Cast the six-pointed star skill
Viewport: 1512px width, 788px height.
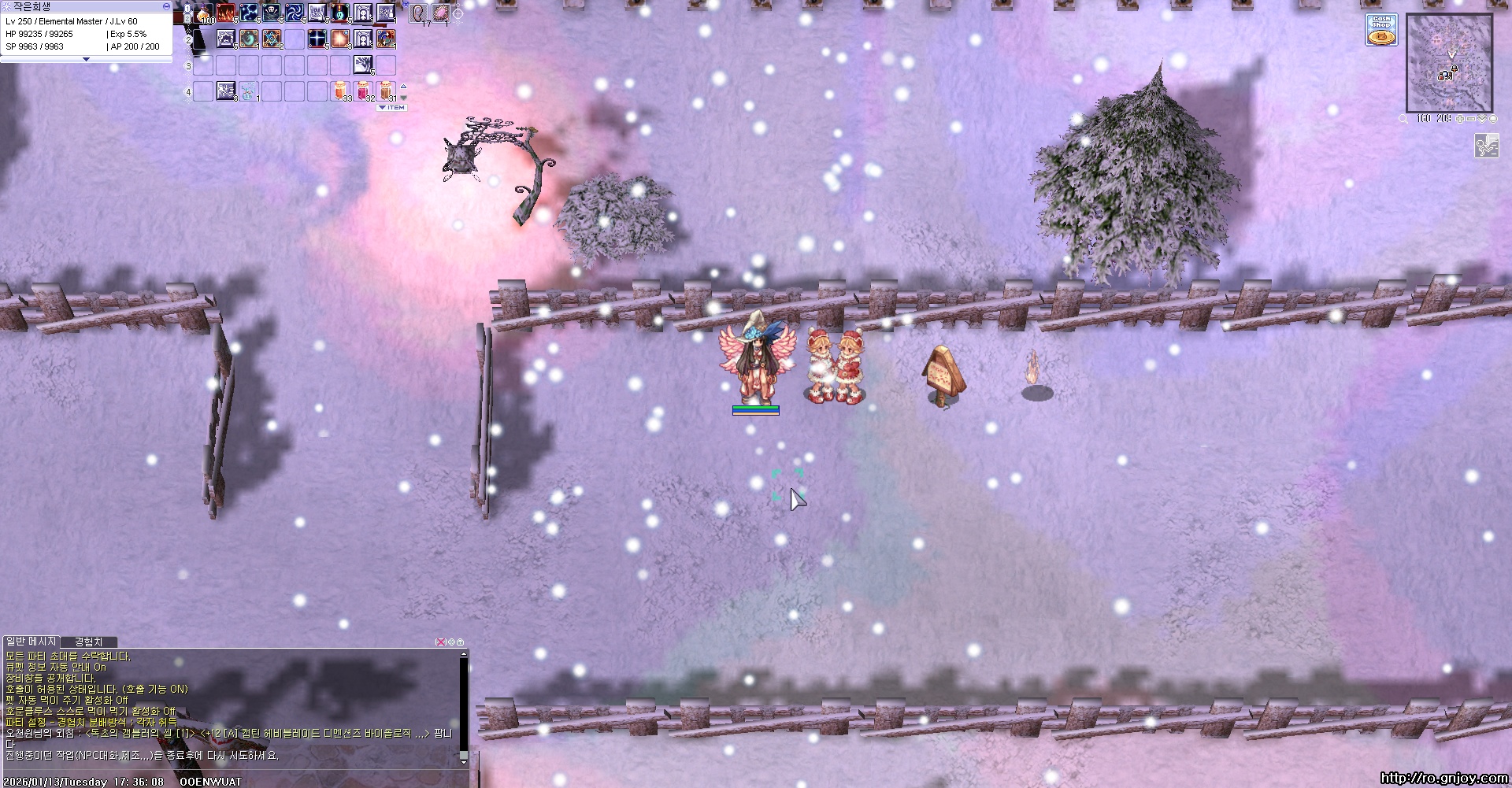[x=272, y=39]
